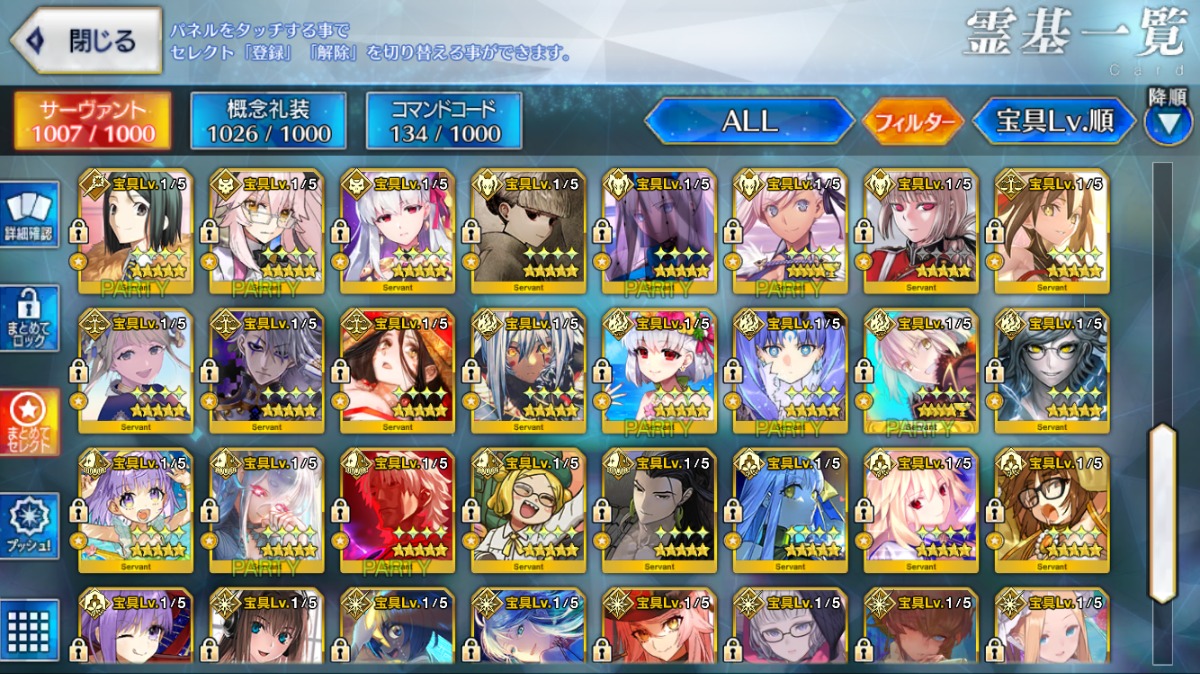
Task: Close the card list with 閉じる
Action: point(86,41)
